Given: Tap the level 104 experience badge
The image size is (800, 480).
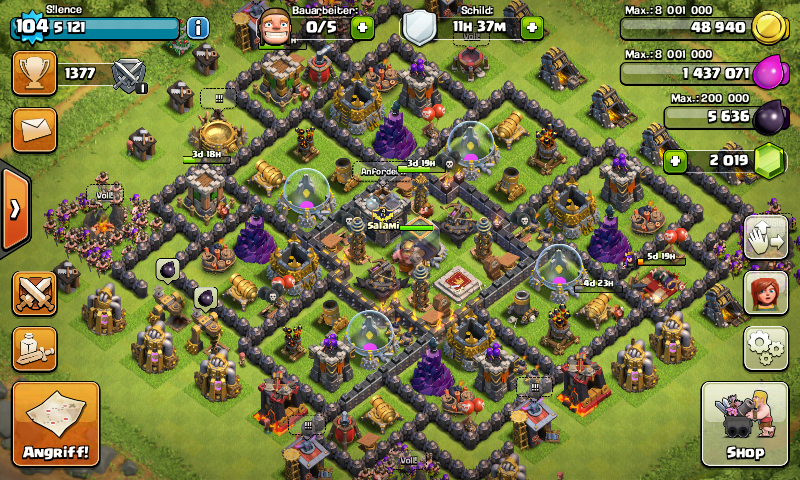Looking at the screenshot, I should (32, 27).
